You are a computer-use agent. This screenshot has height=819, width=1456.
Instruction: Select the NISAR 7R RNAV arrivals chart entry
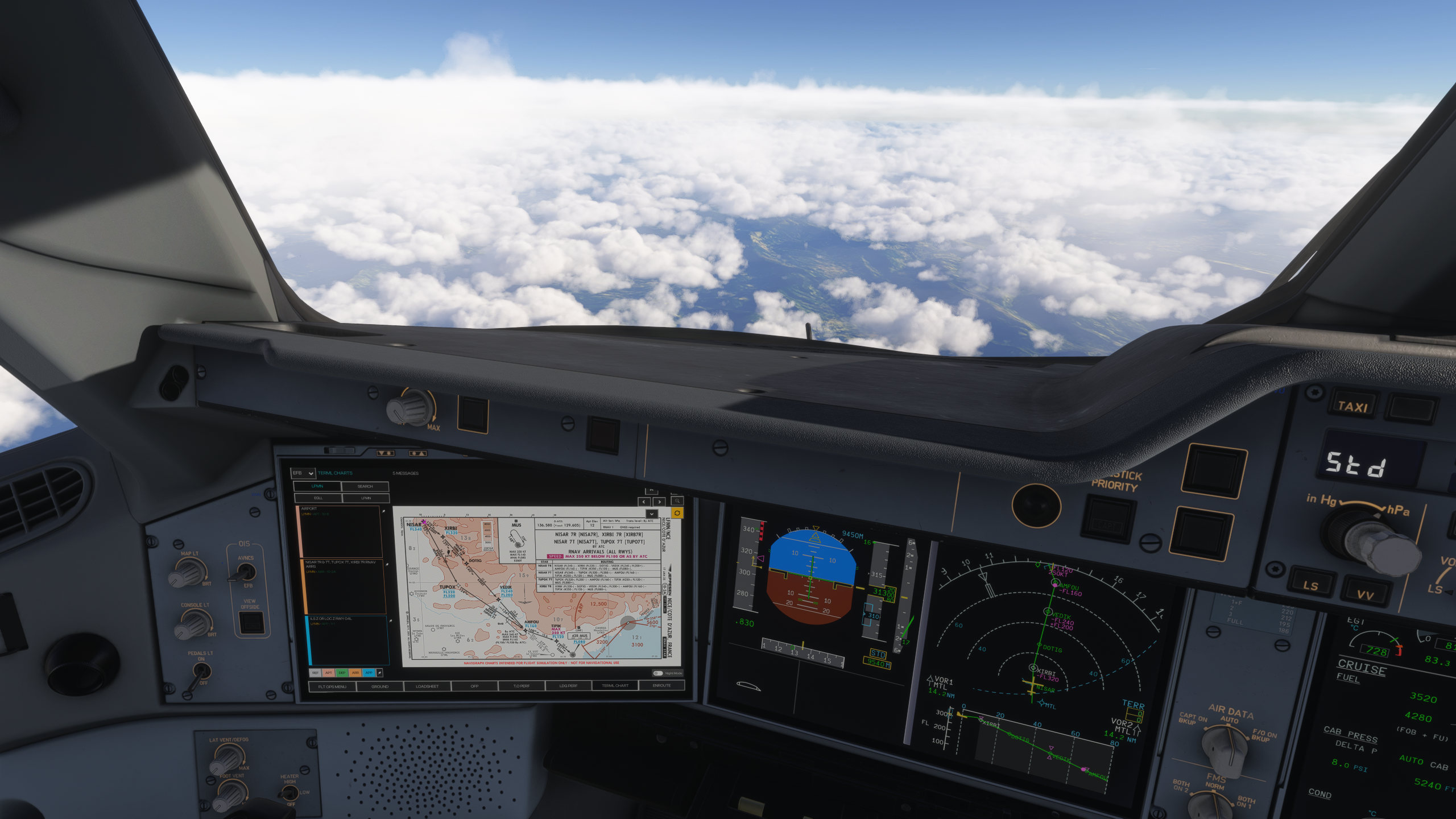(344, 586)
